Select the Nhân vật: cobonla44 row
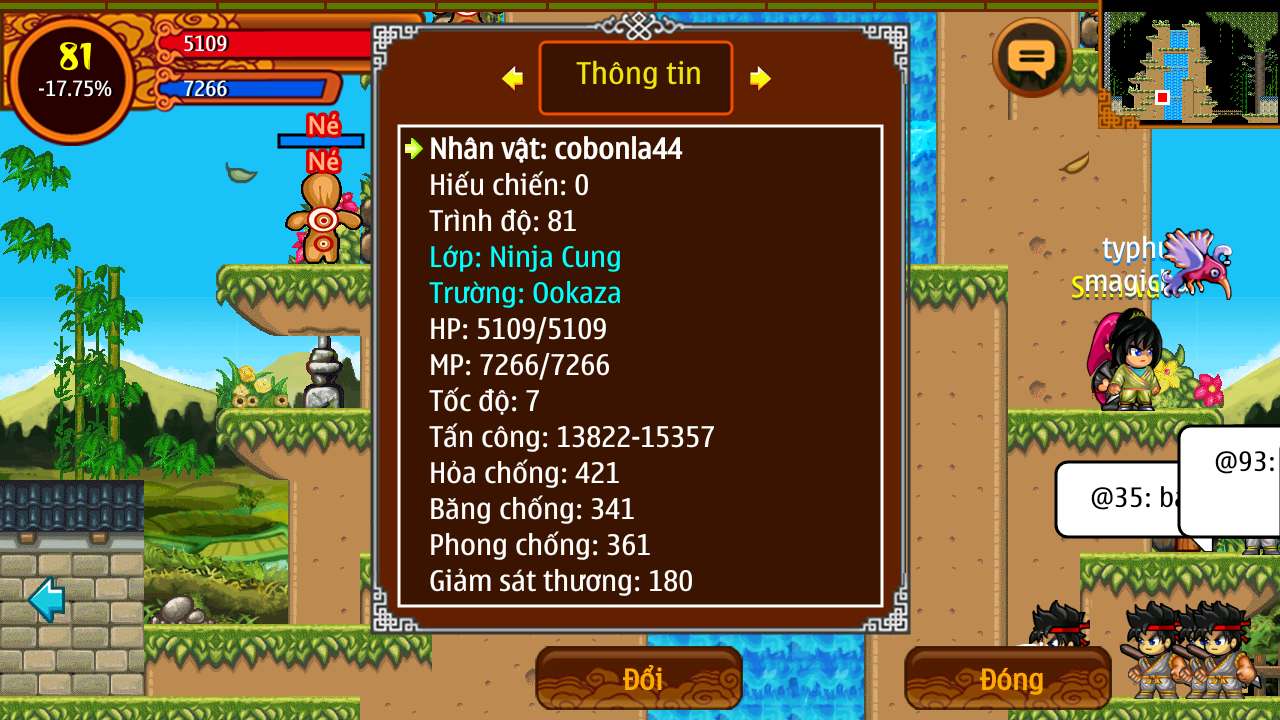Screen dimensions: 1280x720 click(555, 149)
